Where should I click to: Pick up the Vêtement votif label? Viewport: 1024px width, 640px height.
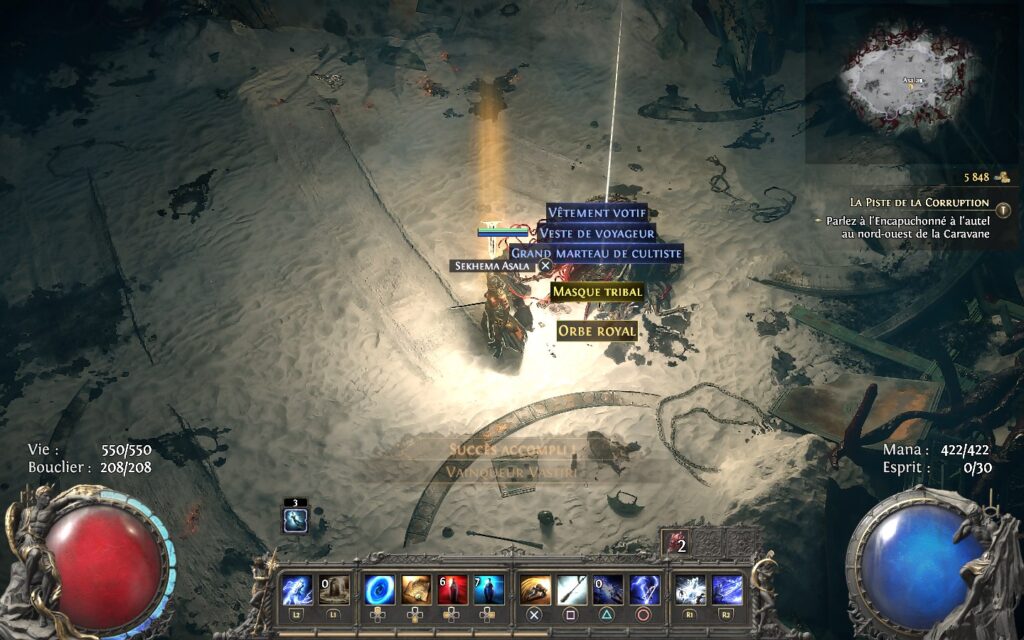tap(598, 213)
